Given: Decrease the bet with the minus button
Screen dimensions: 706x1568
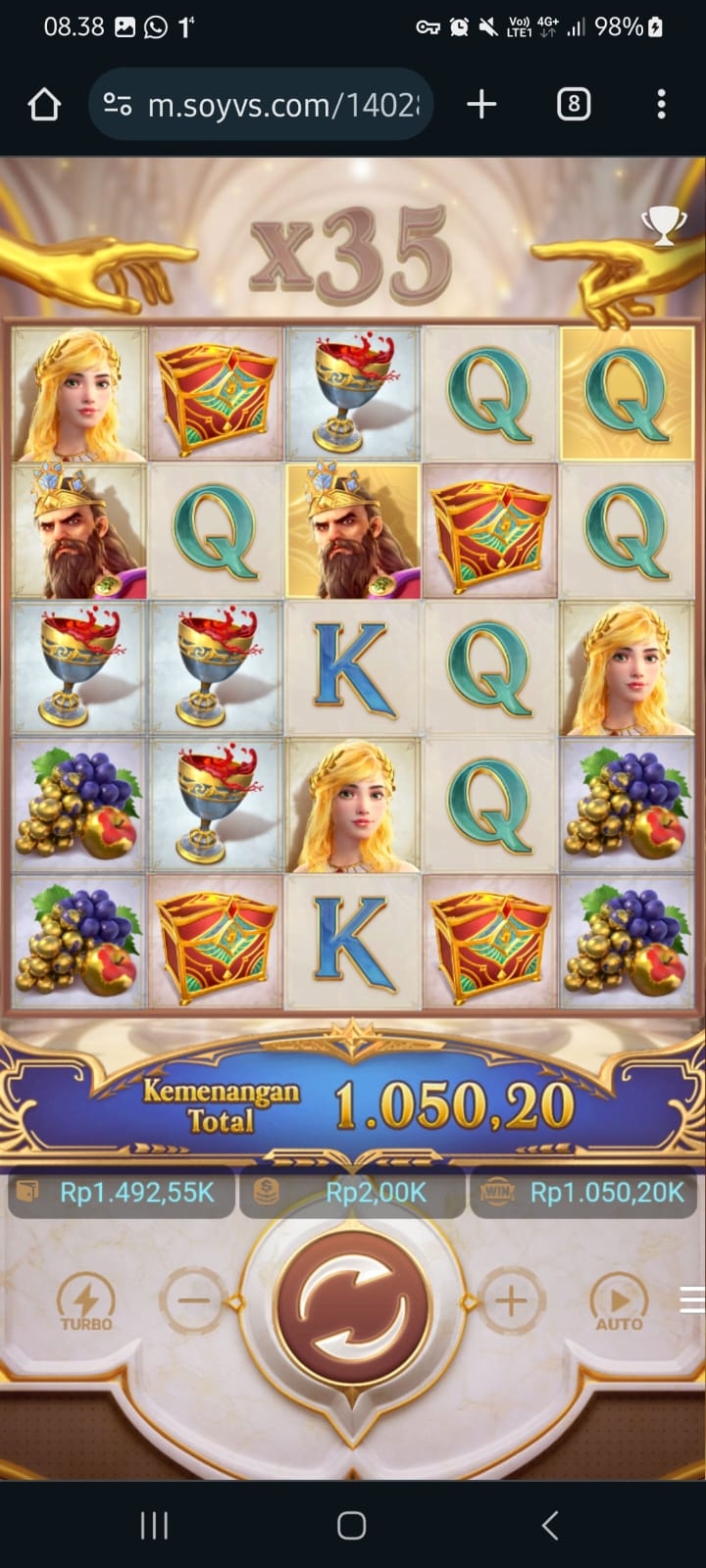Looking at the screenshot, I should tap(194, 1301).
